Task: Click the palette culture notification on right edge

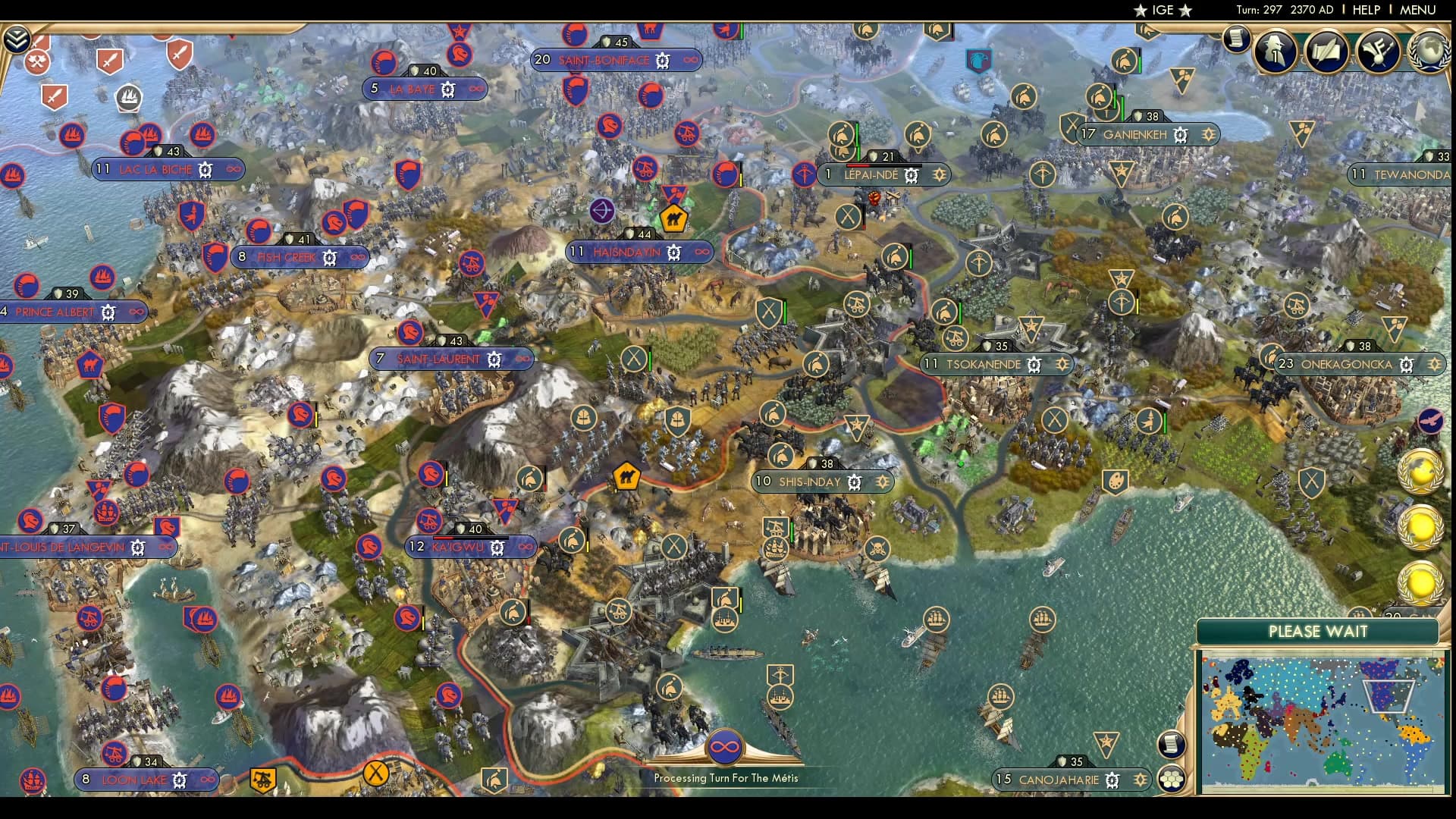Action: (x=1115, y=479)
